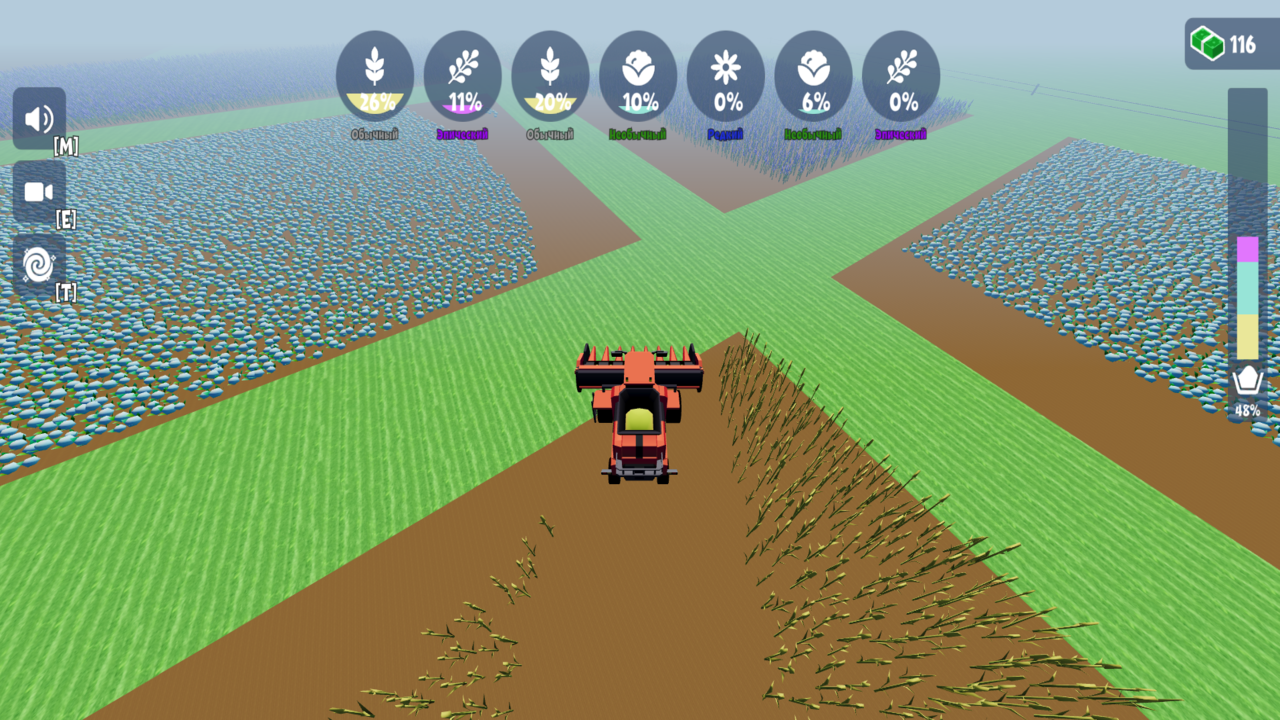Toggle the tornado ability button
This screenshot has height=720, width=1280.
tap(40, 265)
